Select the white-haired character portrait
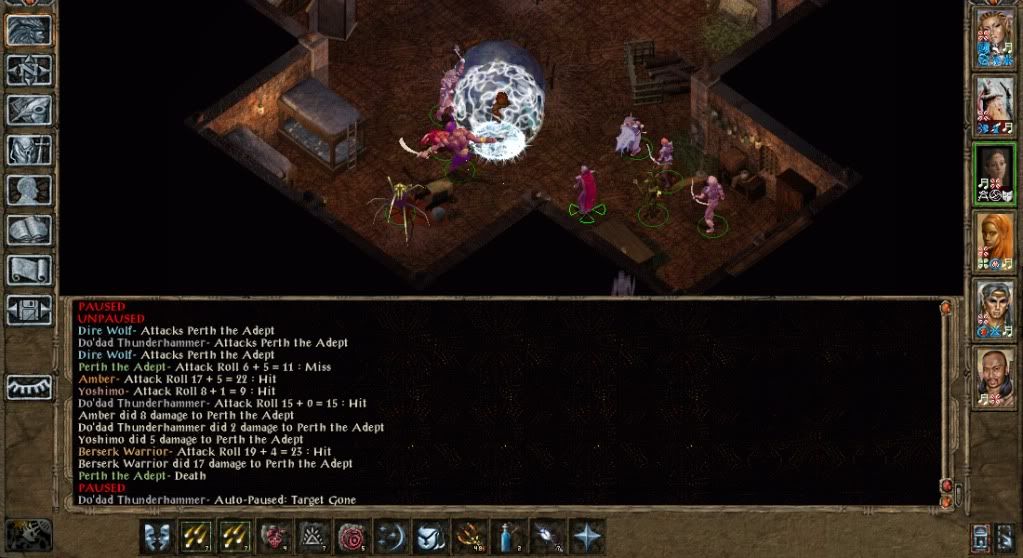This screenshot has width=1023, height=558. tap(994, 105)
